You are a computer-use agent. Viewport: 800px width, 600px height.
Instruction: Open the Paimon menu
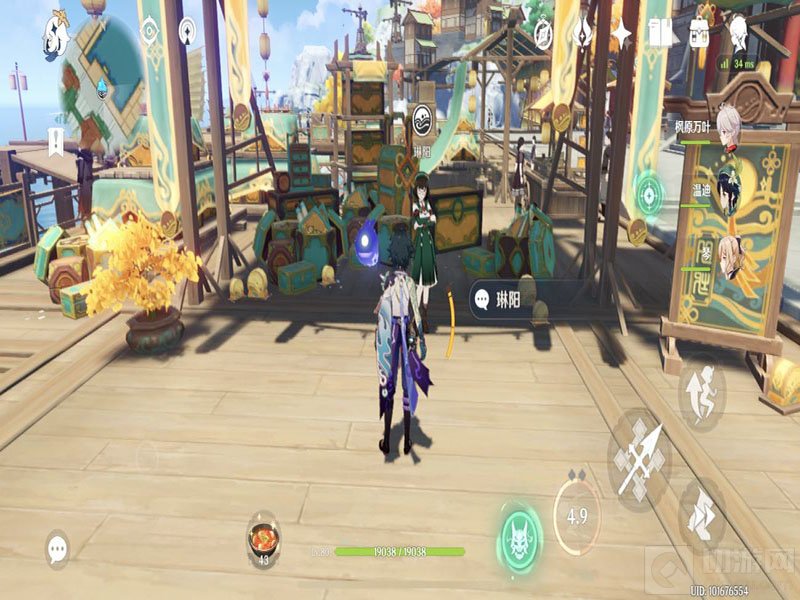click(x=56, y=37)
